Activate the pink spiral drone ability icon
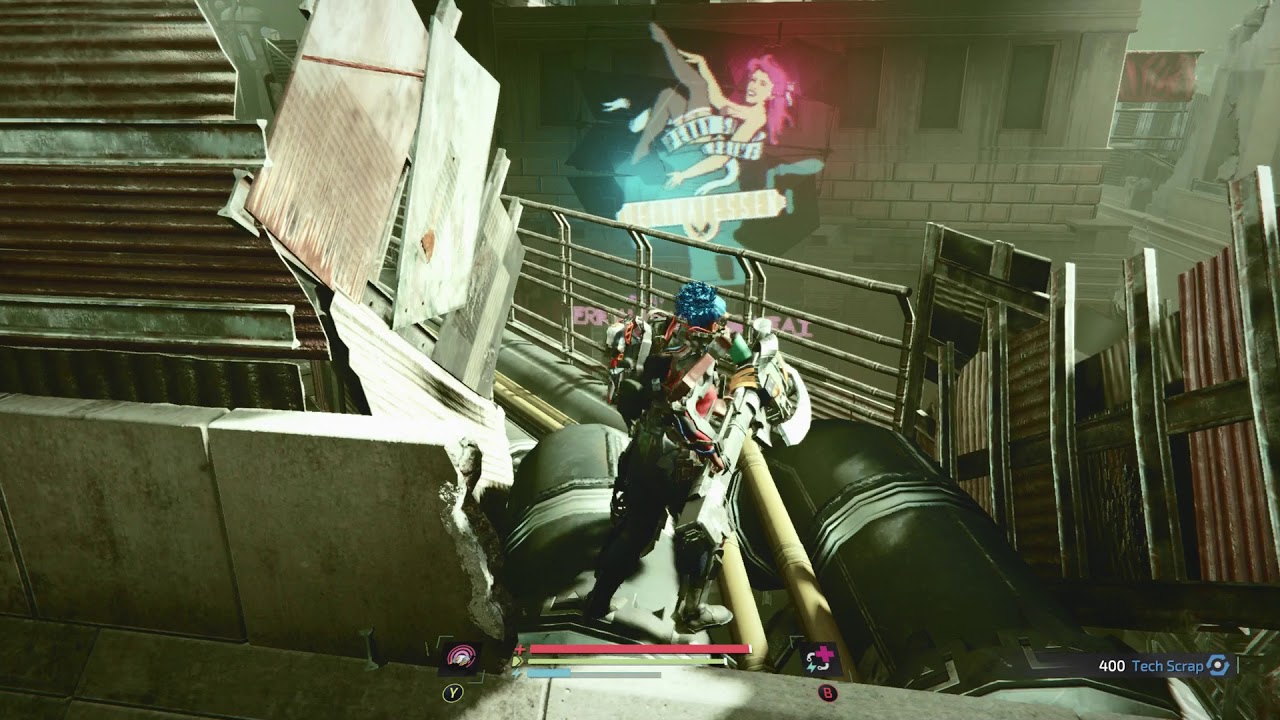The height and width of the screenshot is (720, 1280). click(460, 657)
